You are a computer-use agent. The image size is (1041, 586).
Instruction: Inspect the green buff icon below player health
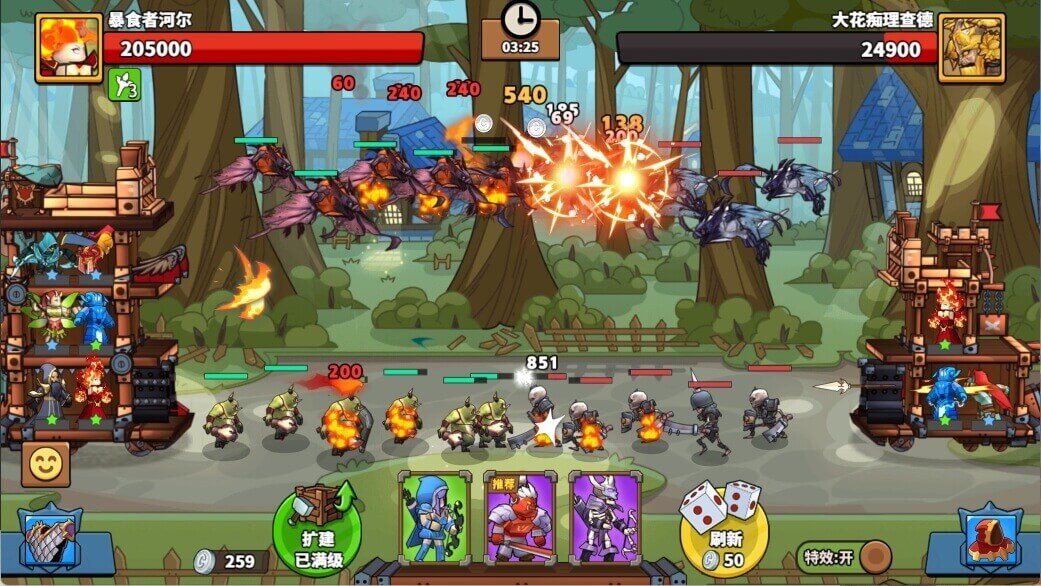pos(124,85)
